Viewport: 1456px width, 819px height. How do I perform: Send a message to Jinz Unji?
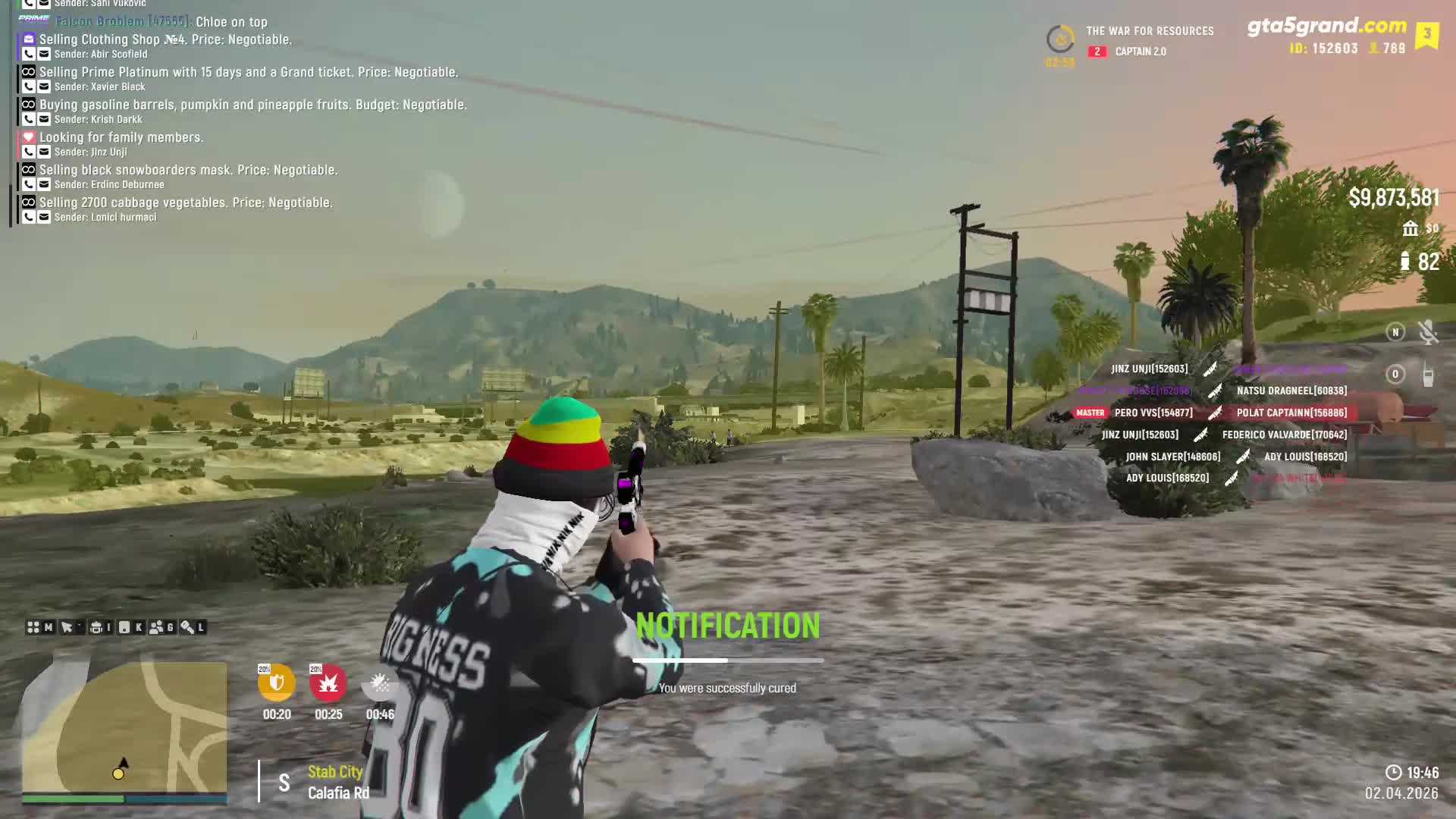(44, 152)
